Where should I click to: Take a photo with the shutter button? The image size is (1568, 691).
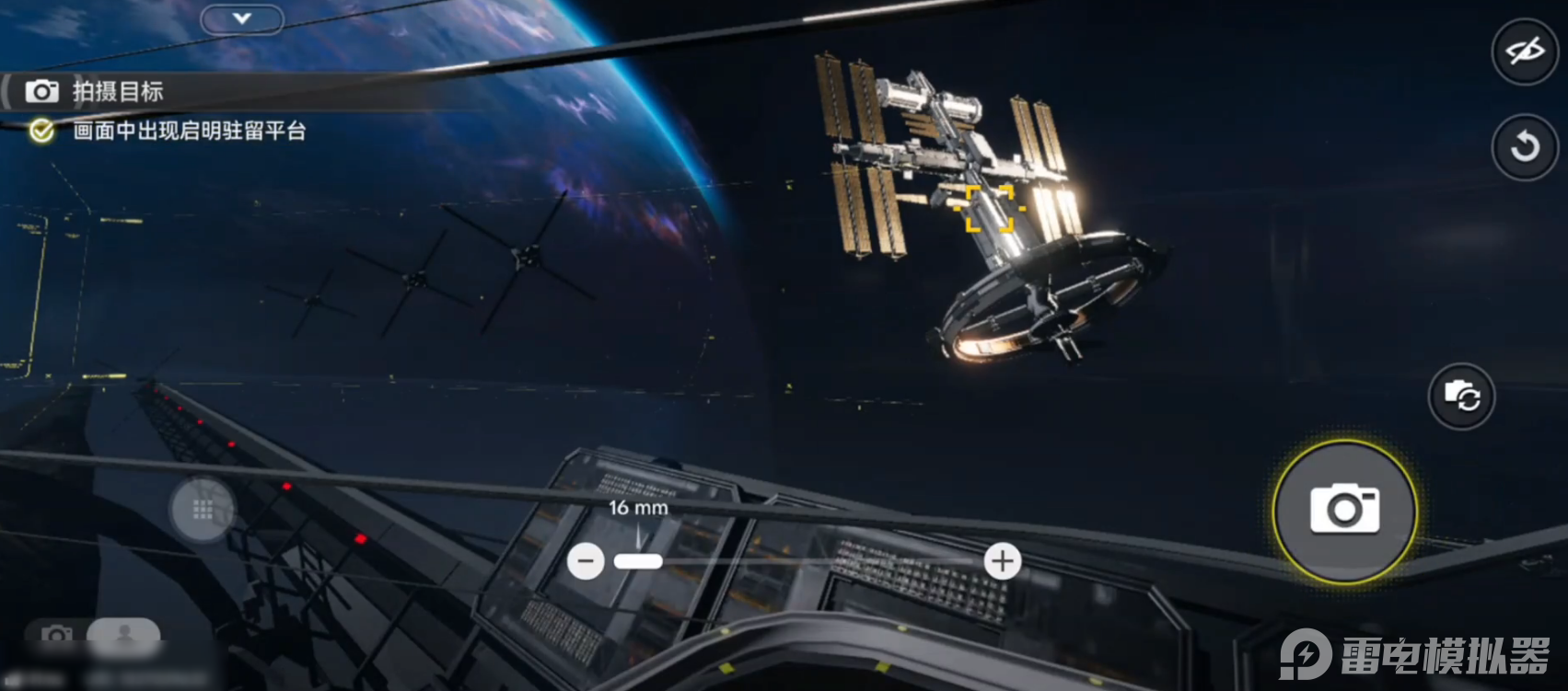[1344, 511]
